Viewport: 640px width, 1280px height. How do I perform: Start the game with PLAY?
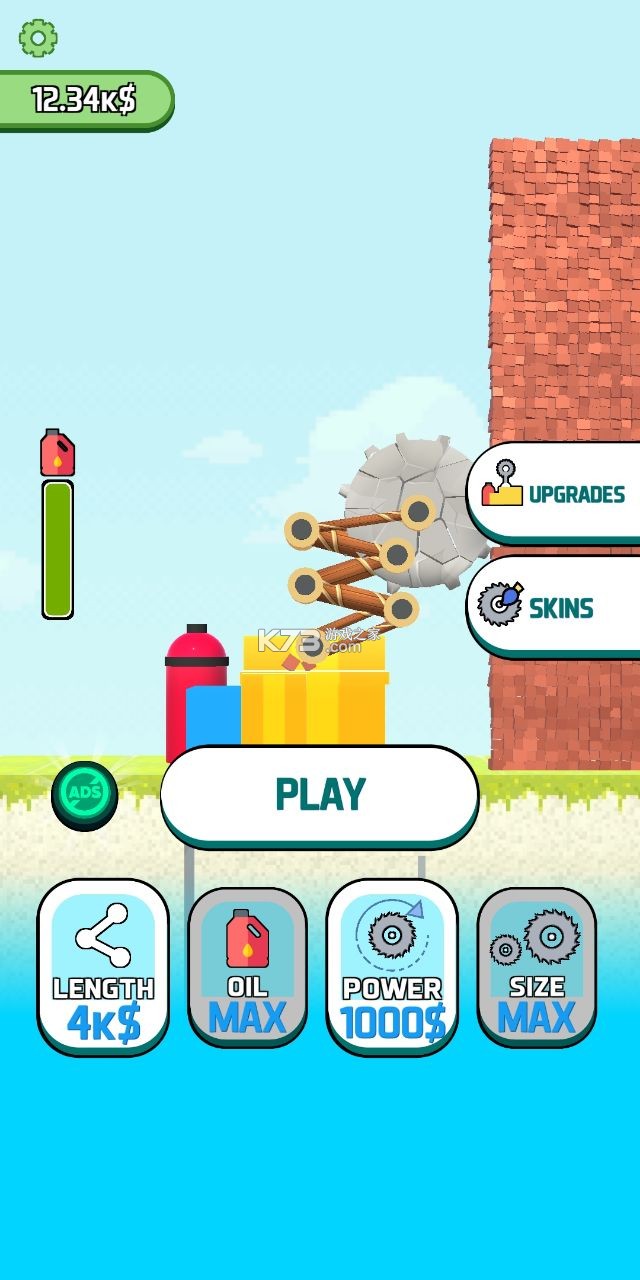319,795
